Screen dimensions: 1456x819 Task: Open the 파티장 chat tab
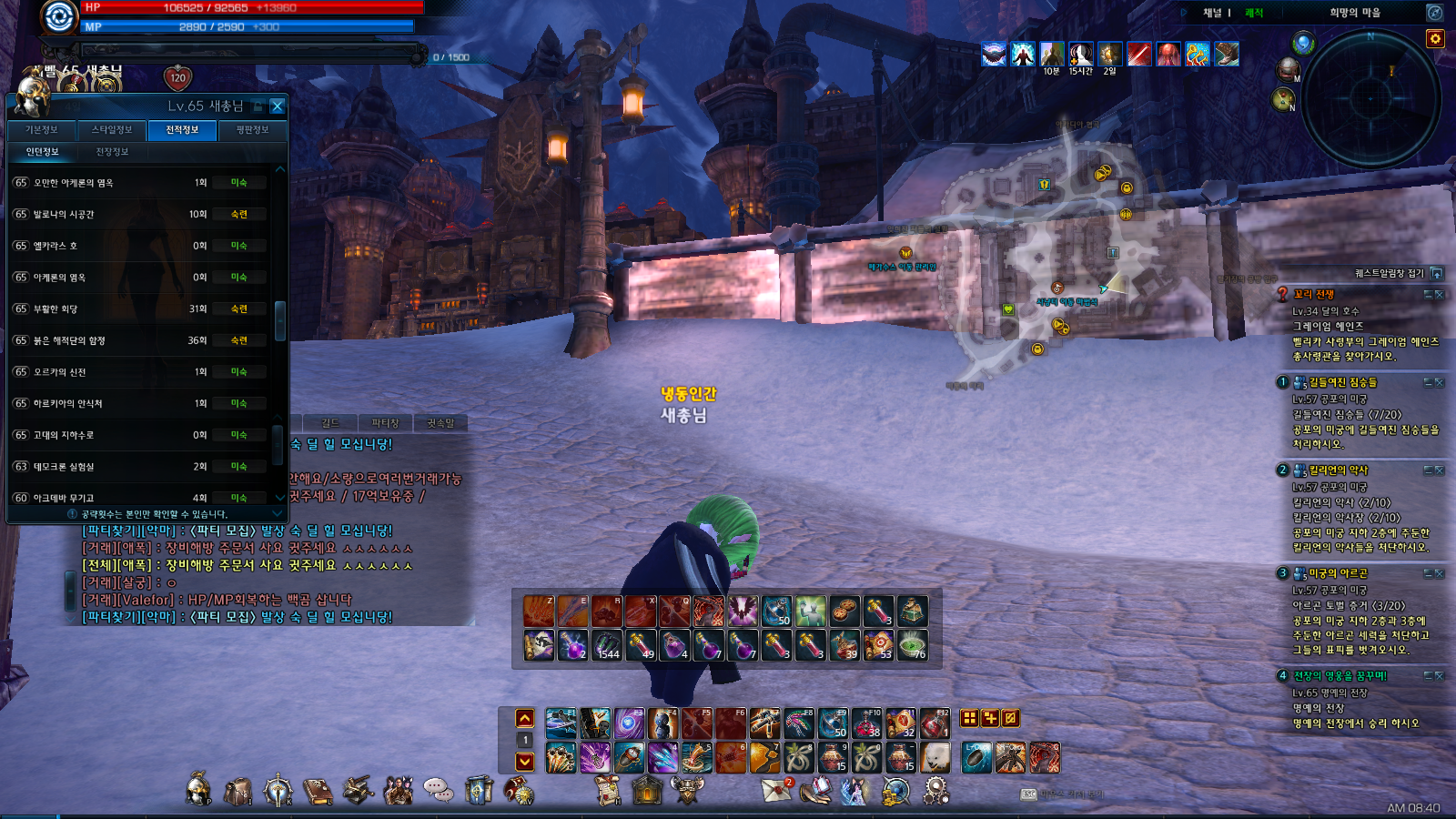click(x=385, y=423)
